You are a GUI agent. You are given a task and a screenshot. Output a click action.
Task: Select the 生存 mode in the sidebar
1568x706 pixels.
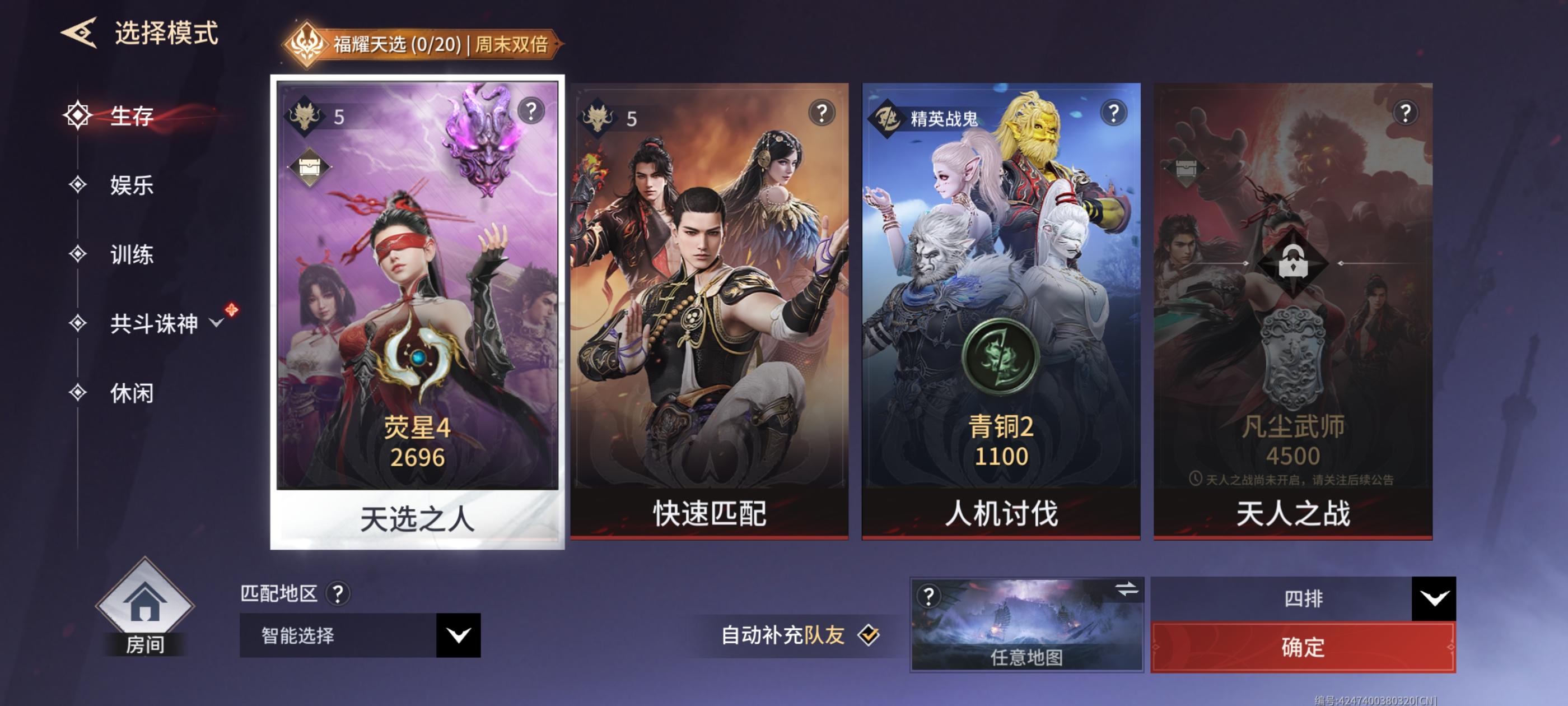pyautogui.click(x=133, y=116)
